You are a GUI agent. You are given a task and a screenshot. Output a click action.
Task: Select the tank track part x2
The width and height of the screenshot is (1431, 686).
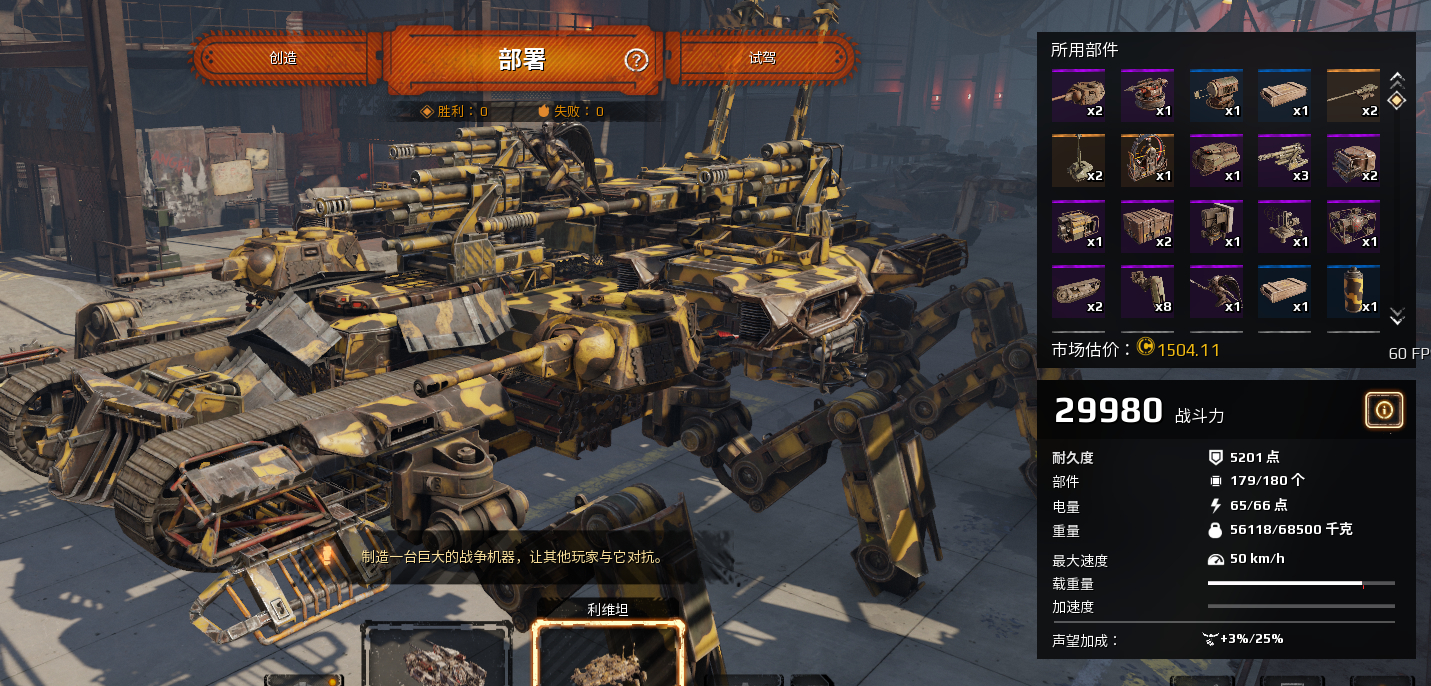(x=1077, y=291)
